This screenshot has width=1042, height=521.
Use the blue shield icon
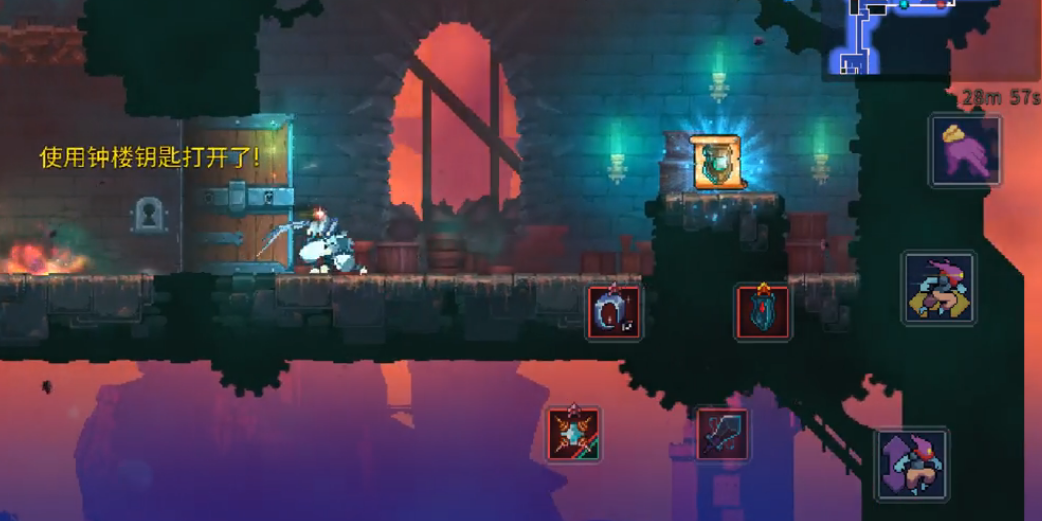(x=763, y=312)
